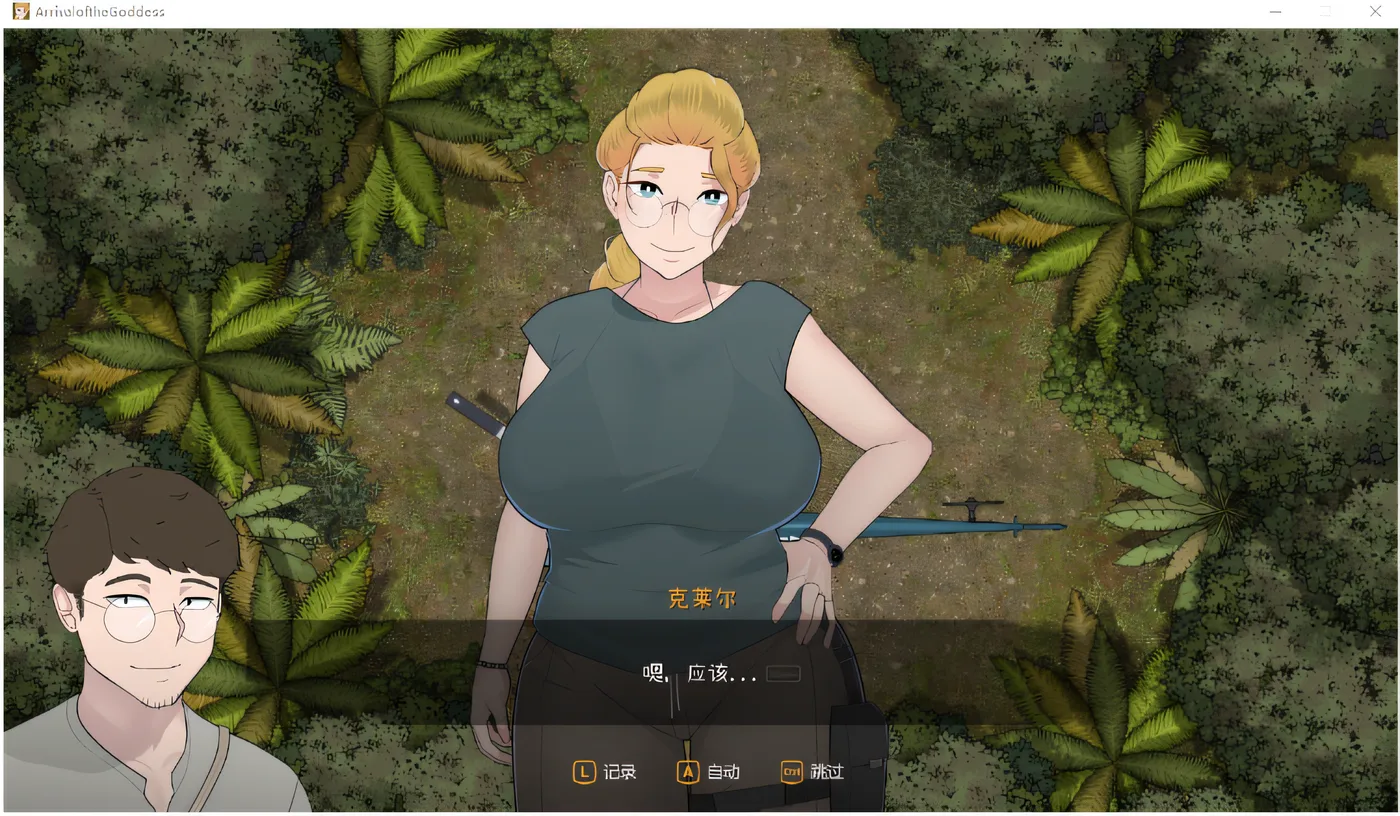Viewport: 1400px width, 816px height.
Task: Click the speaker name 克莱尔
Action: [x=701, y=597]
